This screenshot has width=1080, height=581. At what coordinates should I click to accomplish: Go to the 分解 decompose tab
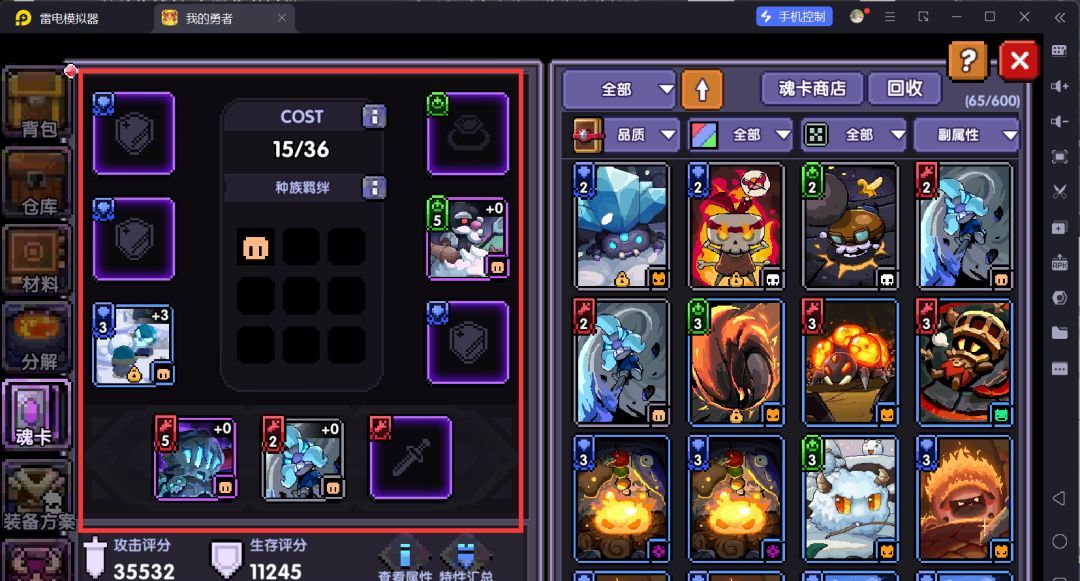(x=37, y=338)
